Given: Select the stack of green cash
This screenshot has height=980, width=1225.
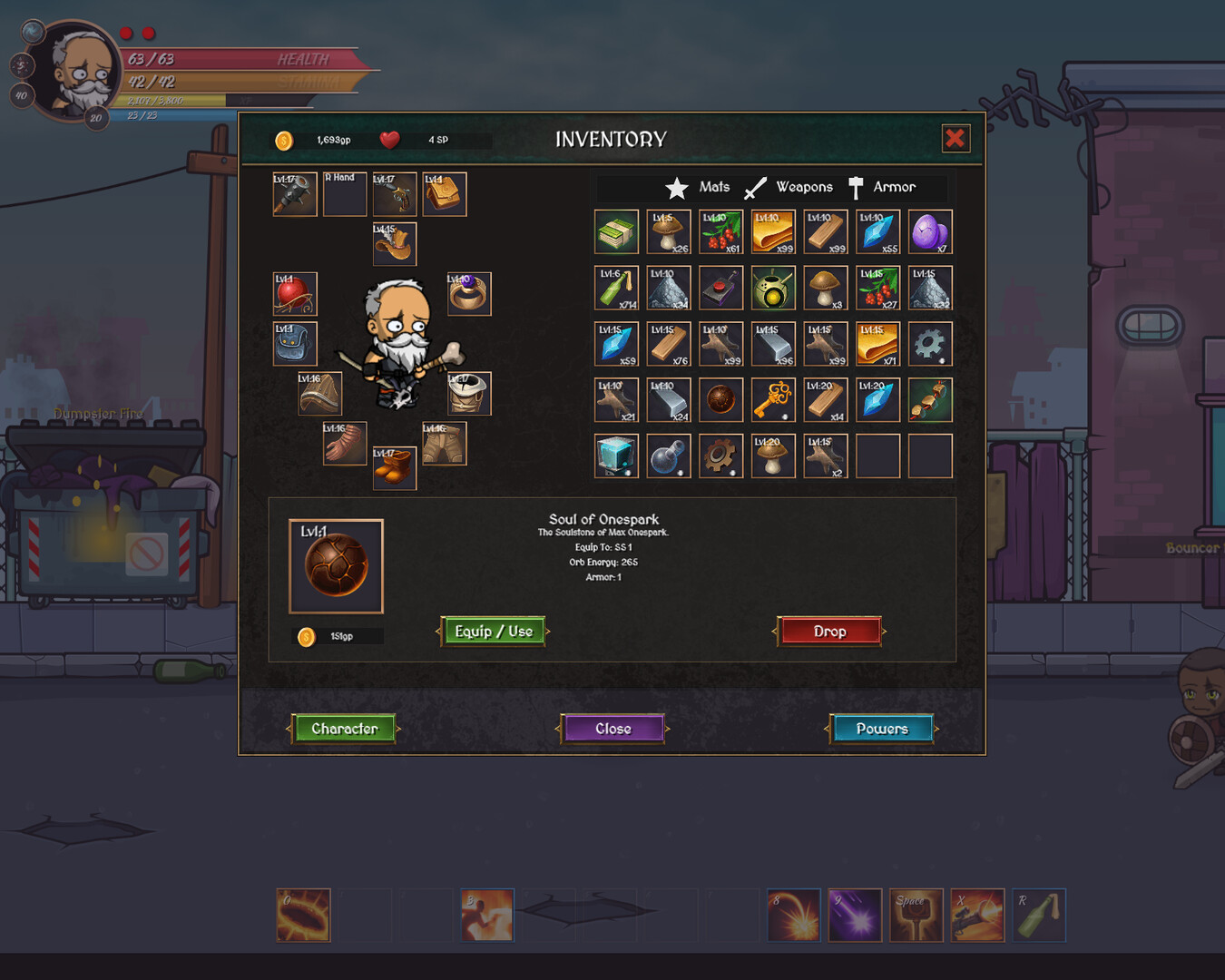Looking at the screenshot, I should (616, 232).
